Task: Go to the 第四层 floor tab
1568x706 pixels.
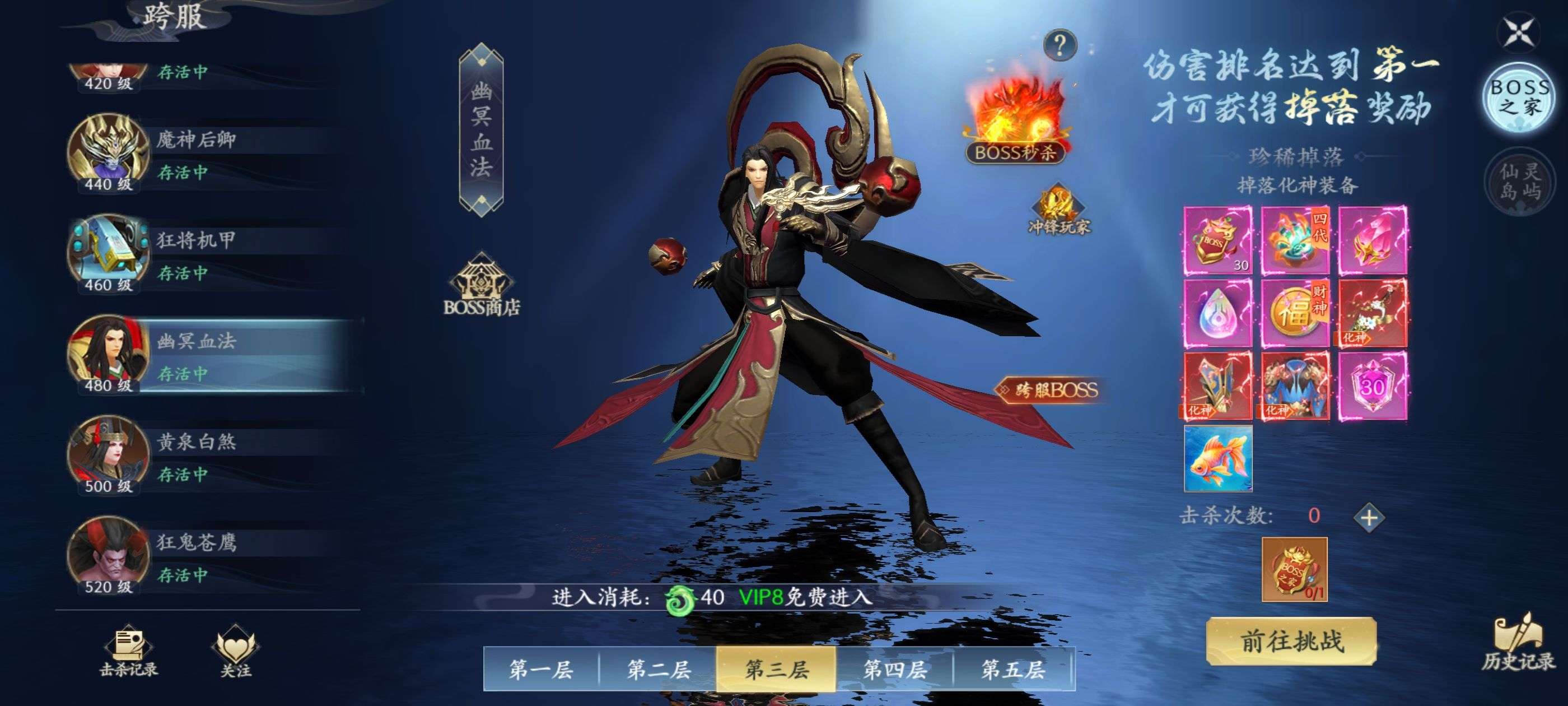Action: click(895, 670)
